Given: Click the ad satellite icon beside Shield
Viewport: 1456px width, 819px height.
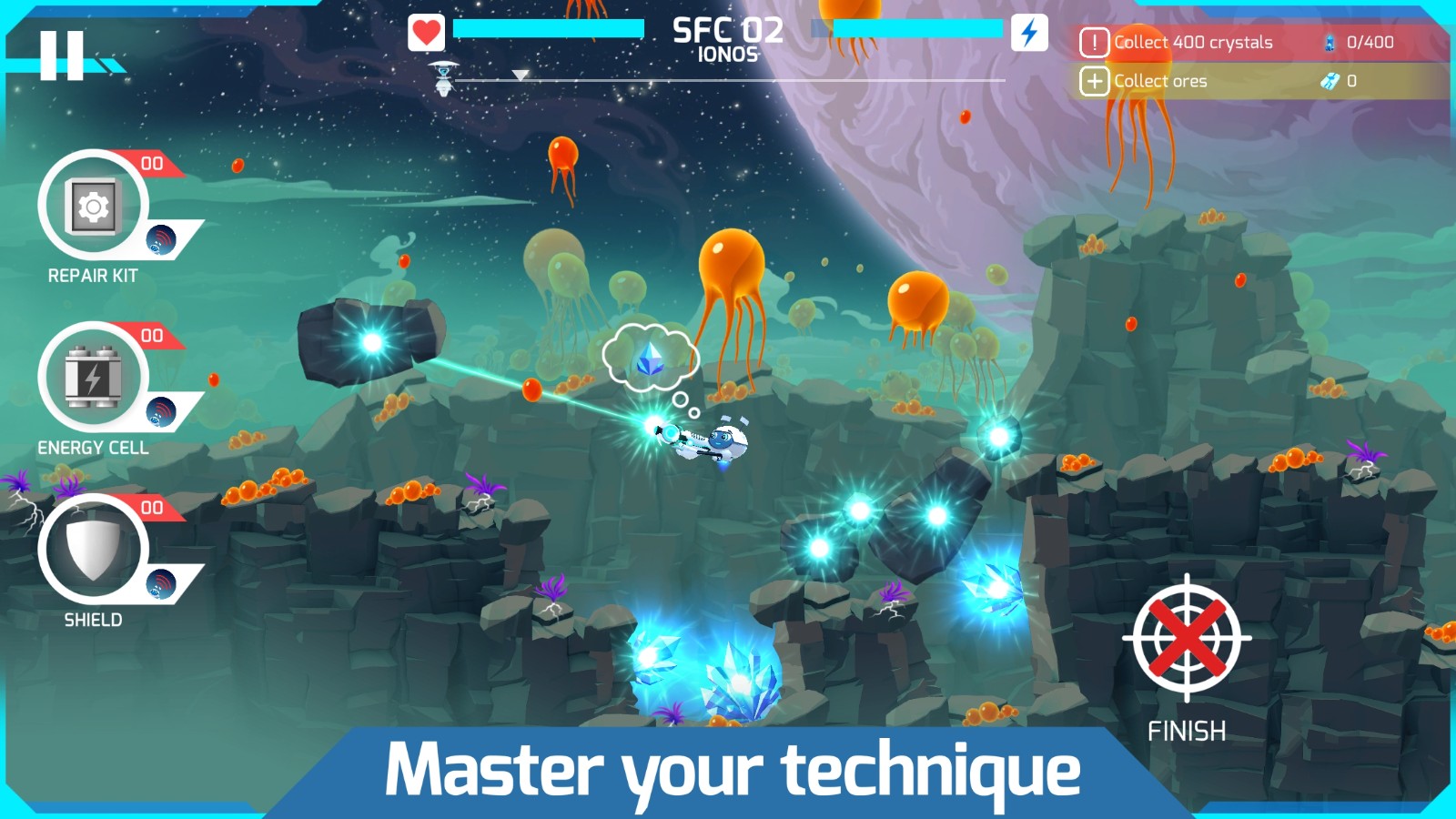Looking at the screenshot, I should pos(160,585).
